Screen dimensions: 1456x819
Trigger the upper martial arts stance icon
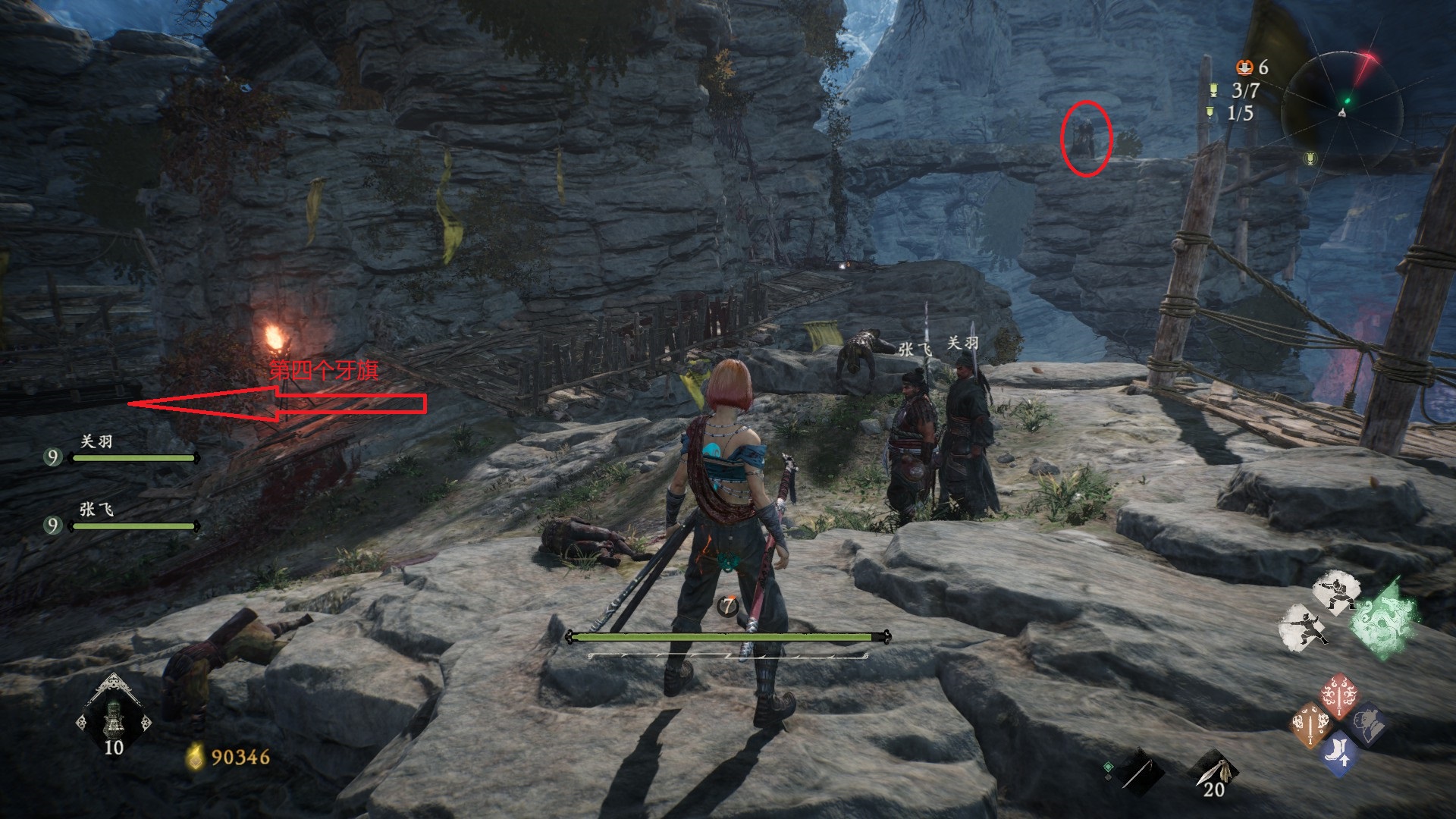pos(1335,592)
